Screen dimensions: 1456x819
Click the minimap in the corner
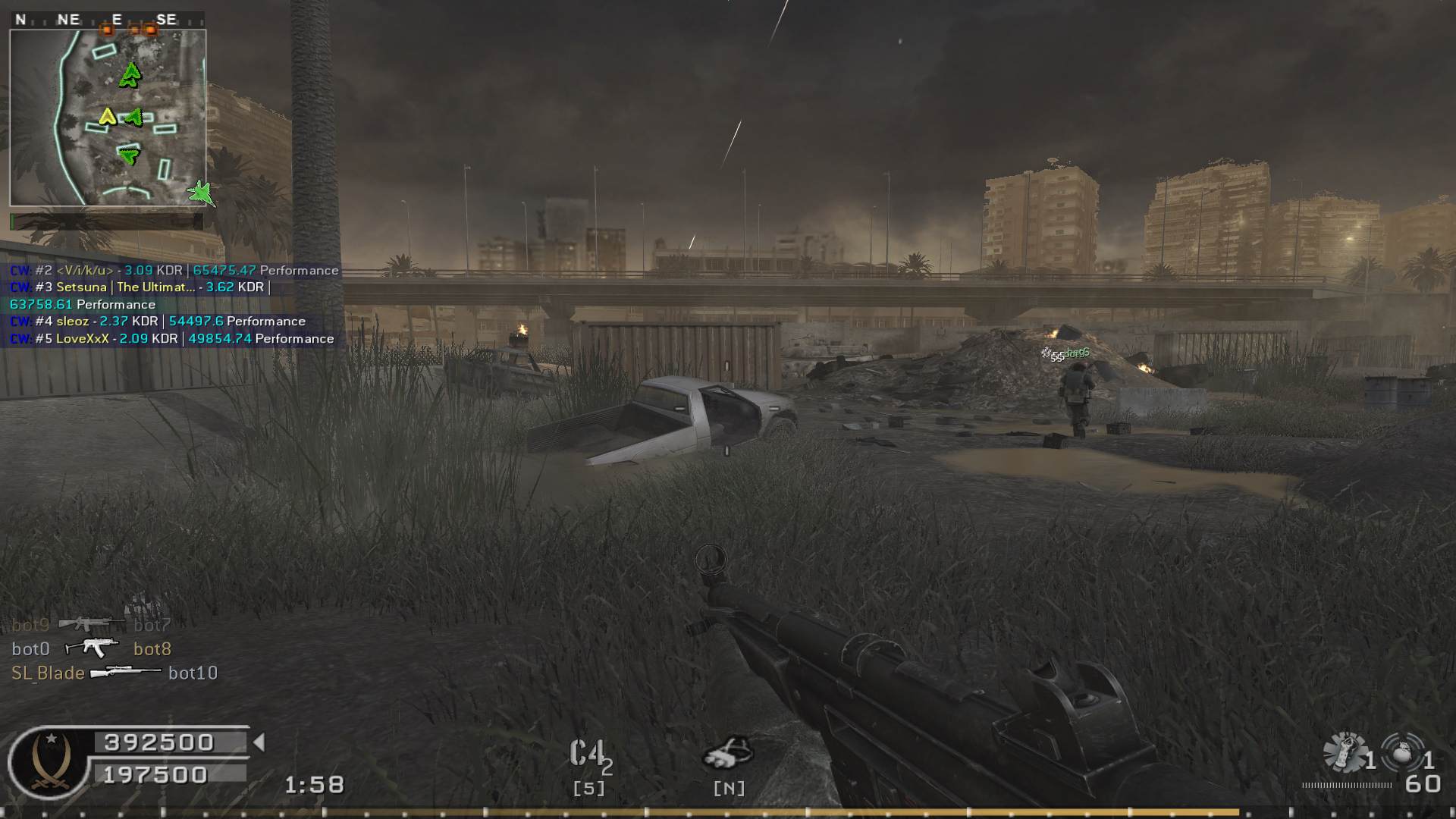(x=108, y=118)
